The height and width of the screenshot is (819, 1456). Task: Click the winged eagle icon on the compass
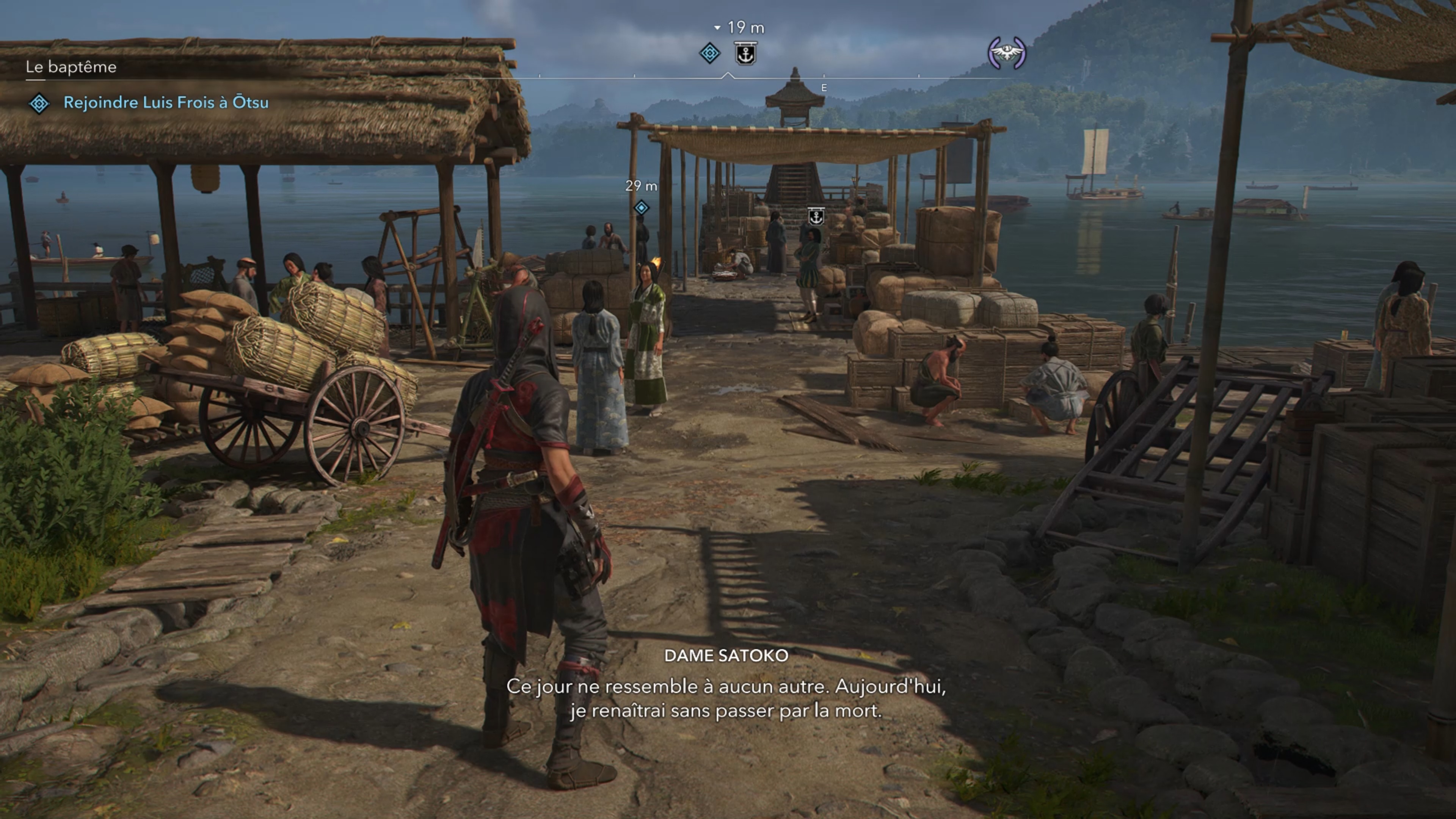point(1006,53)
